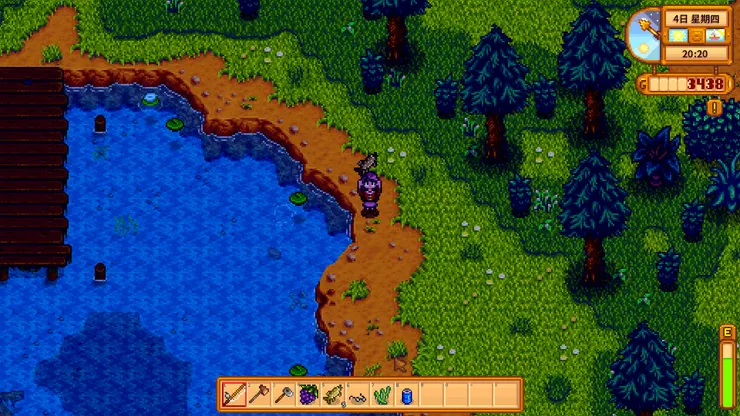This screenshot has width=740, height=416.
Task: Open the journal via the exclamation icon
Action: coord(715,107)
